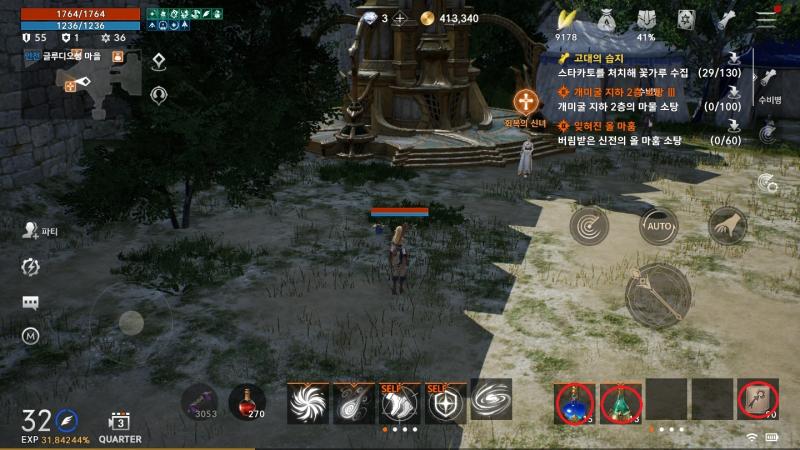800x450 pixels.
Task: Toggle the AUTO combat button
Action: pyautogui.click(x=657, y=226)
